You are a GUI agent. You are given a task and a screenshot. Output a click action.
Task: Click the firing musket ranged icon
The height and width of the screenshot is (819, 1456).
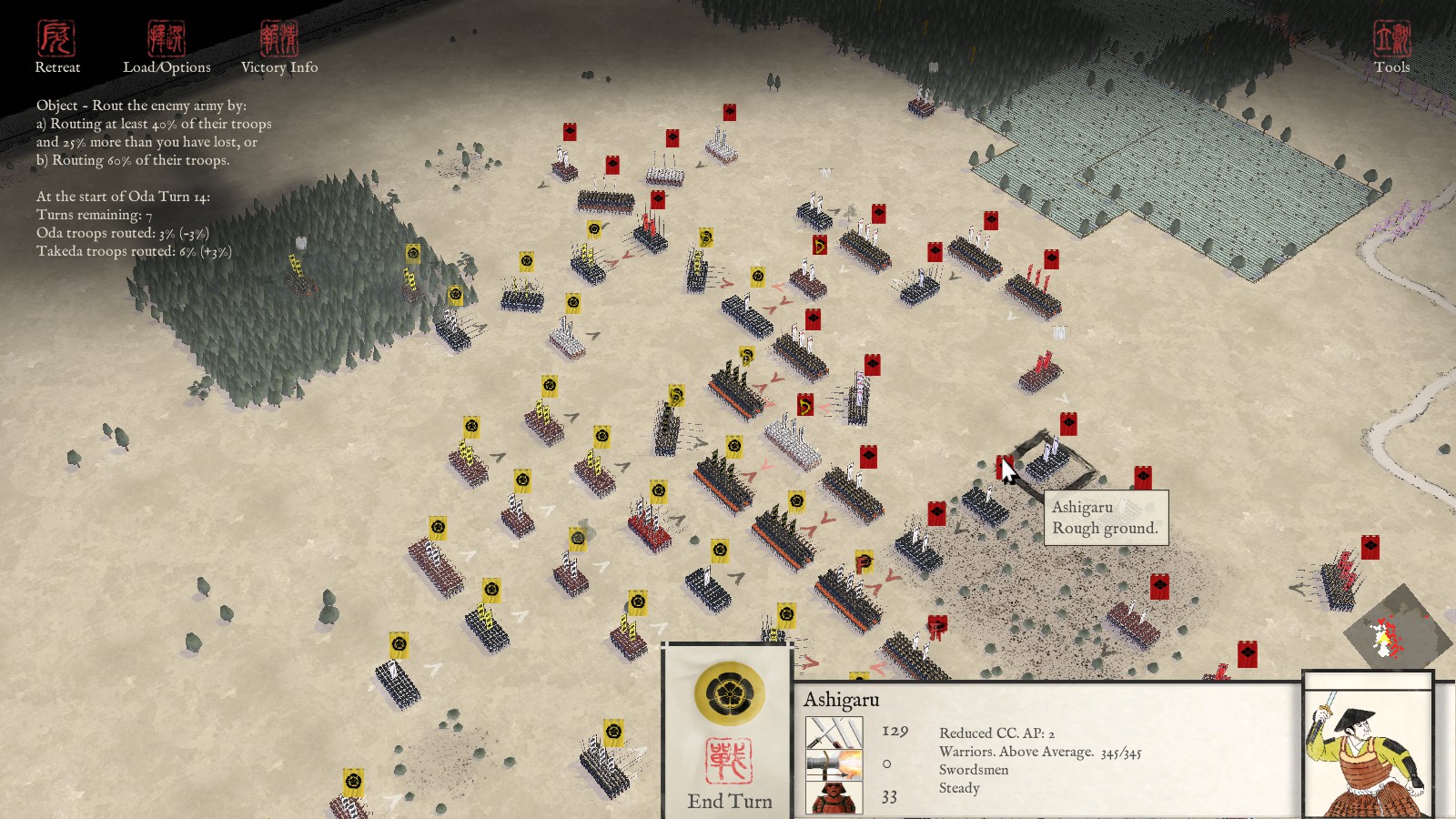click(834, 763)
